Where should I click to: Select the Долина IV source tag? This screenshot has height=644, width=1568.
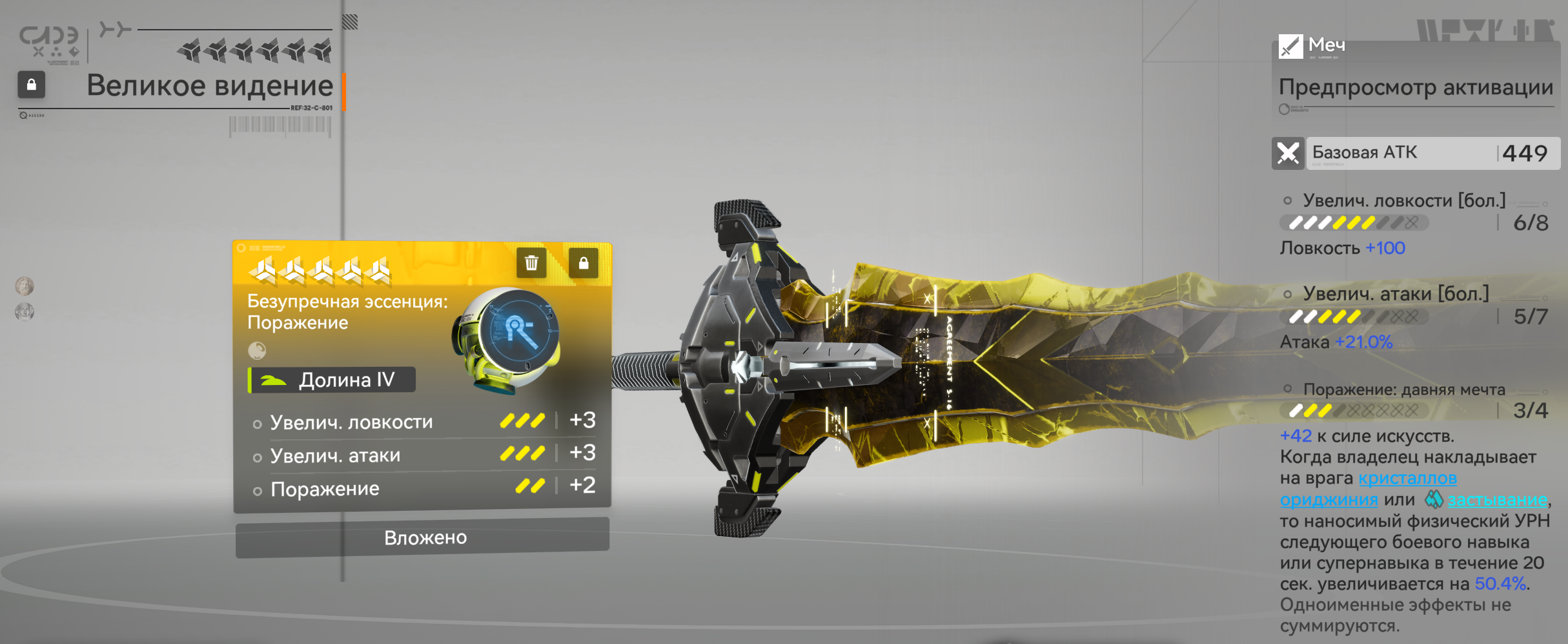(332, 380)
